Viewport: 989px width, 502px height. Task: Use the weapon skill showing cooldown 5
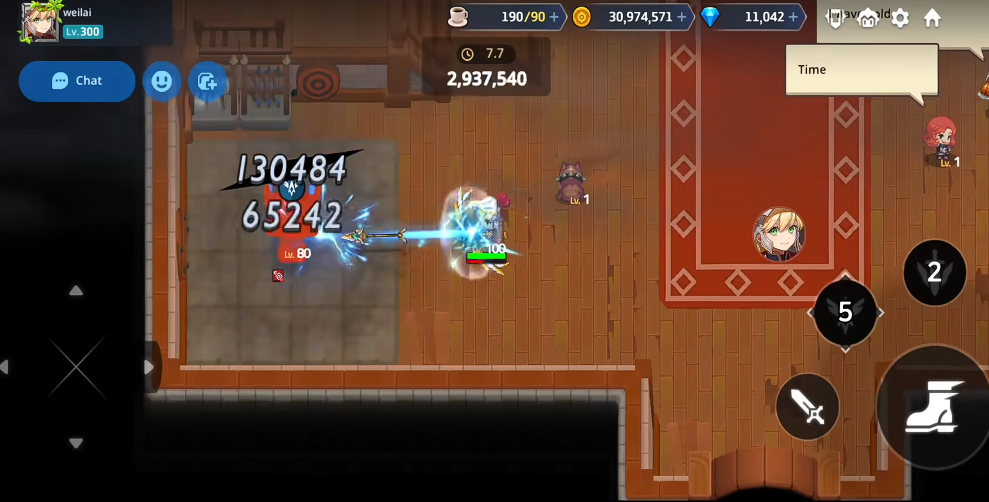pyautogui.click(x=845, y=312)
